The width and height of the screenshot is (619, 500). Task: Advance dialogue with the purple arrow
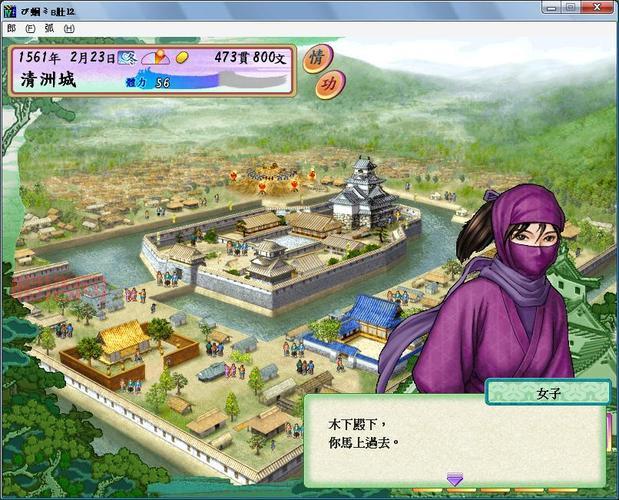click(454, 479)
